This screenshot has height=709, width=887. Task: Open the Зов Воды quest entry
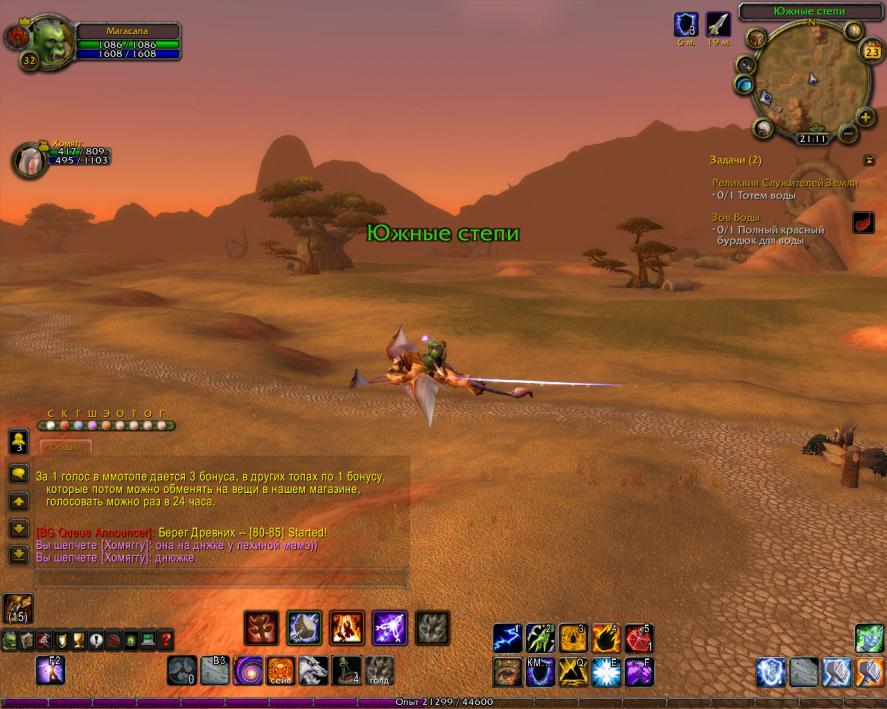[736, 217]
